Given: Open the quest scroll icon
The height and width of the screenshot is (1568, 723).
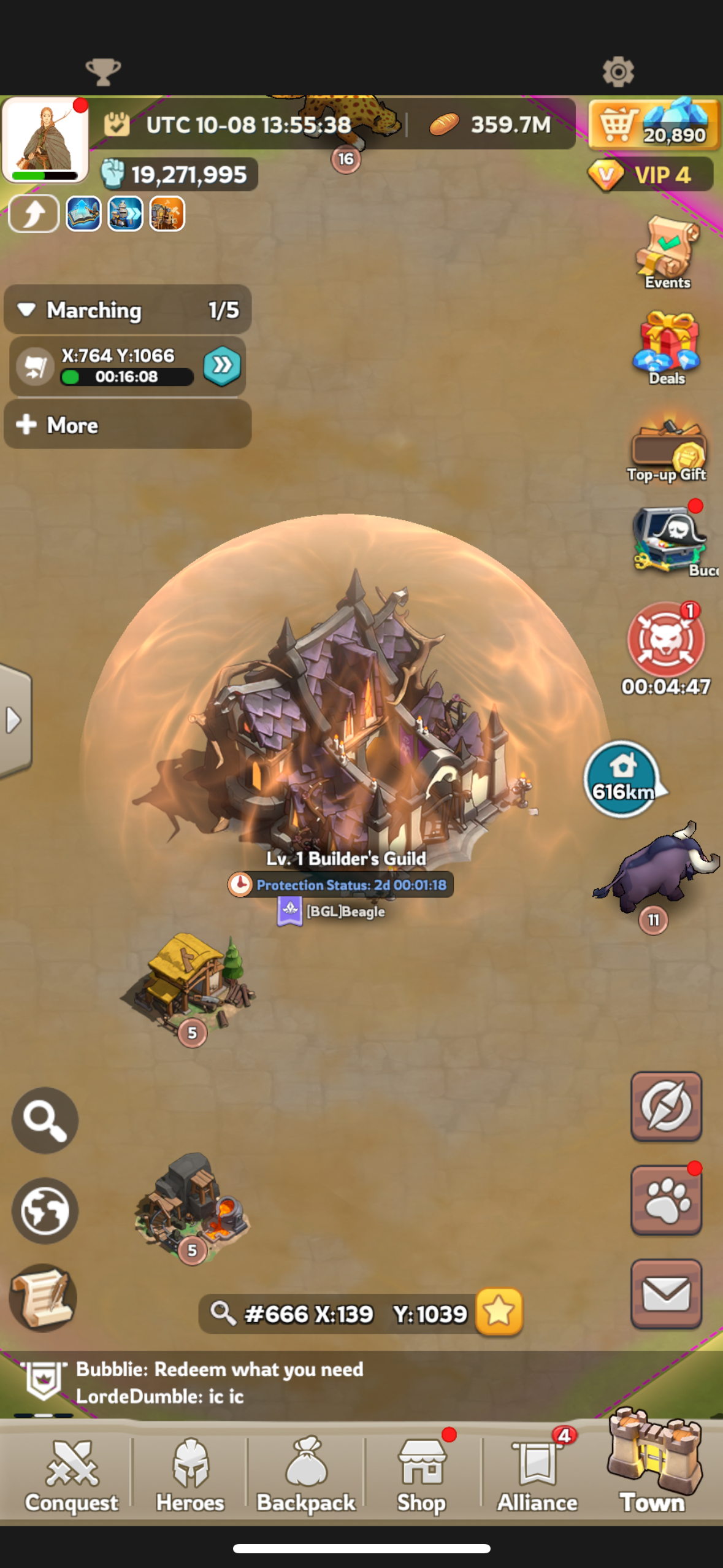Looking at the screenshot, I should click(43, 1297).
